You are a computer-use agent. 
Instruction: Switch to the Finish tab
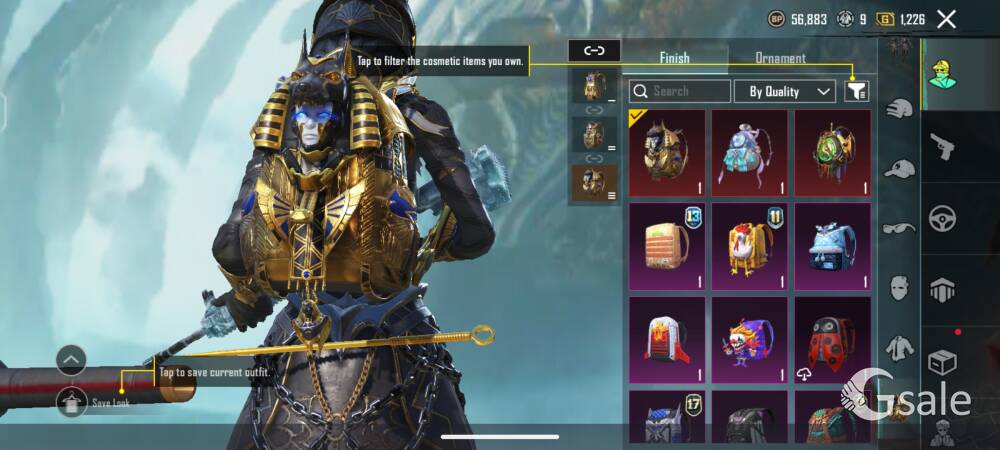tap(674, 58)
